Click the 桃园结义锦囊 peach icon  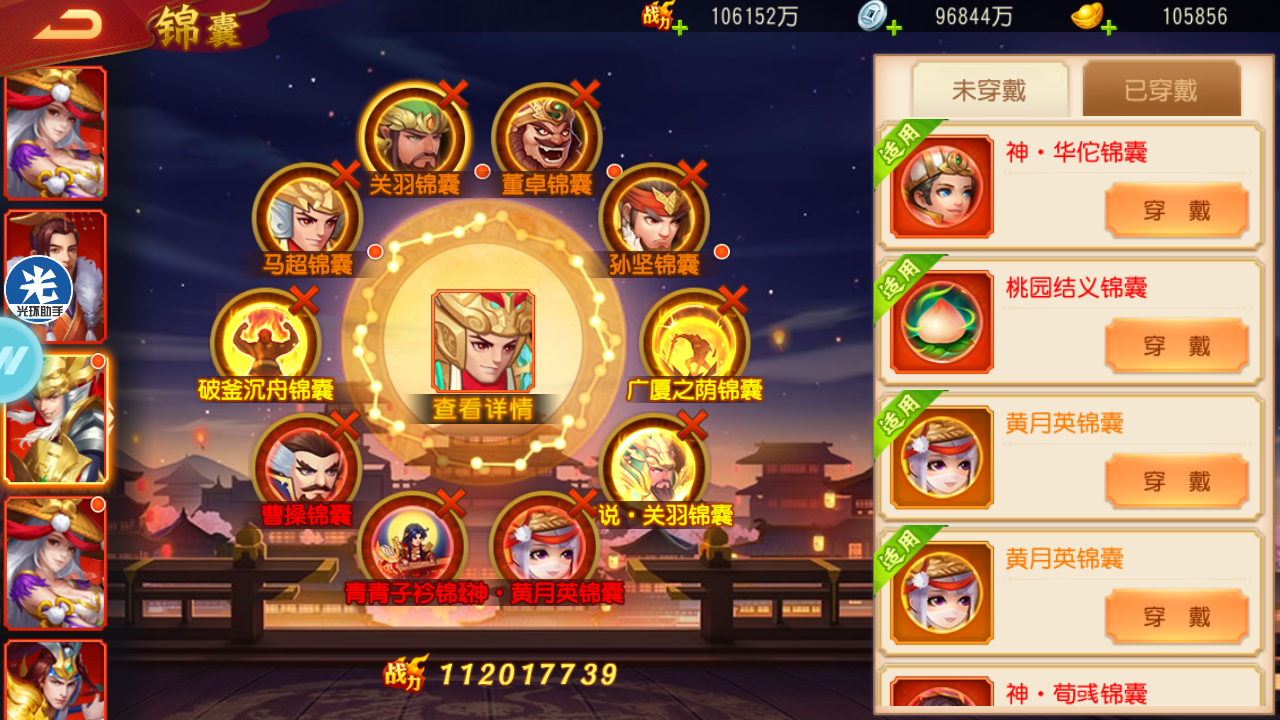(x=941, y=322)
